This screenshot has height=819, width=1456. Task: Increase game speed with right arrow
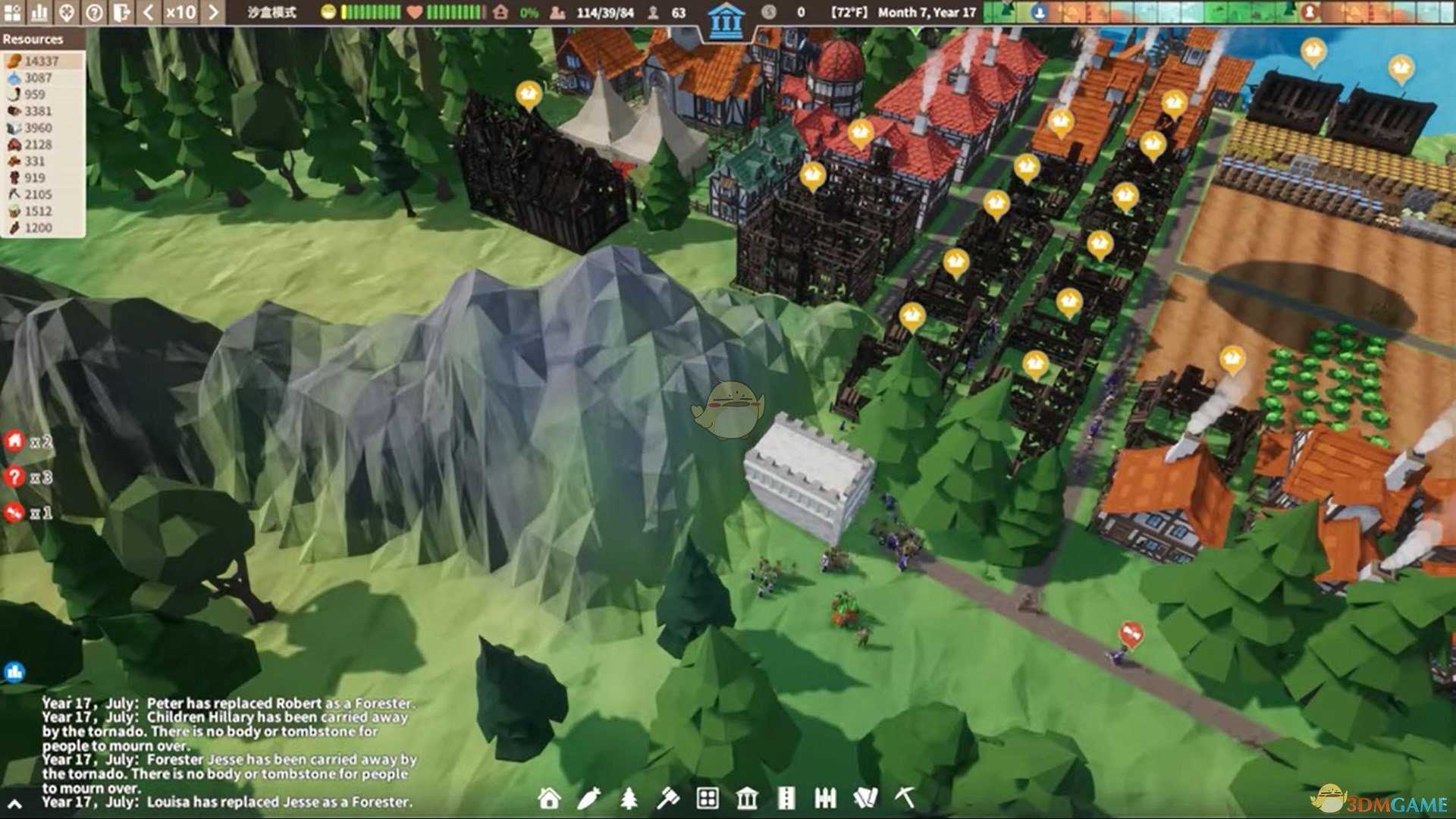click(213, 12)
